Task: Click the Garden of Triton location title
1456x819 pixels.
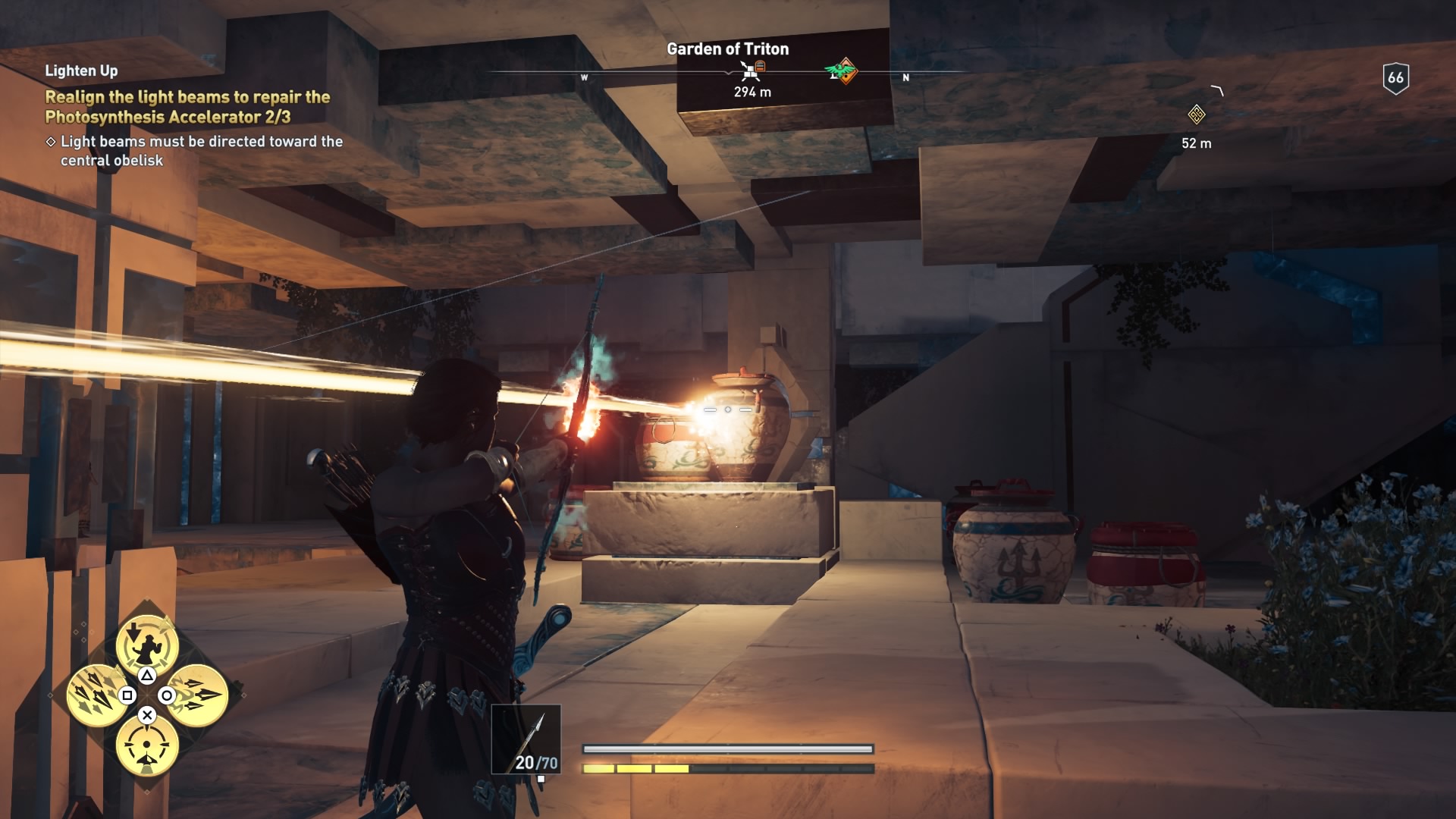Action: point(727,49)
